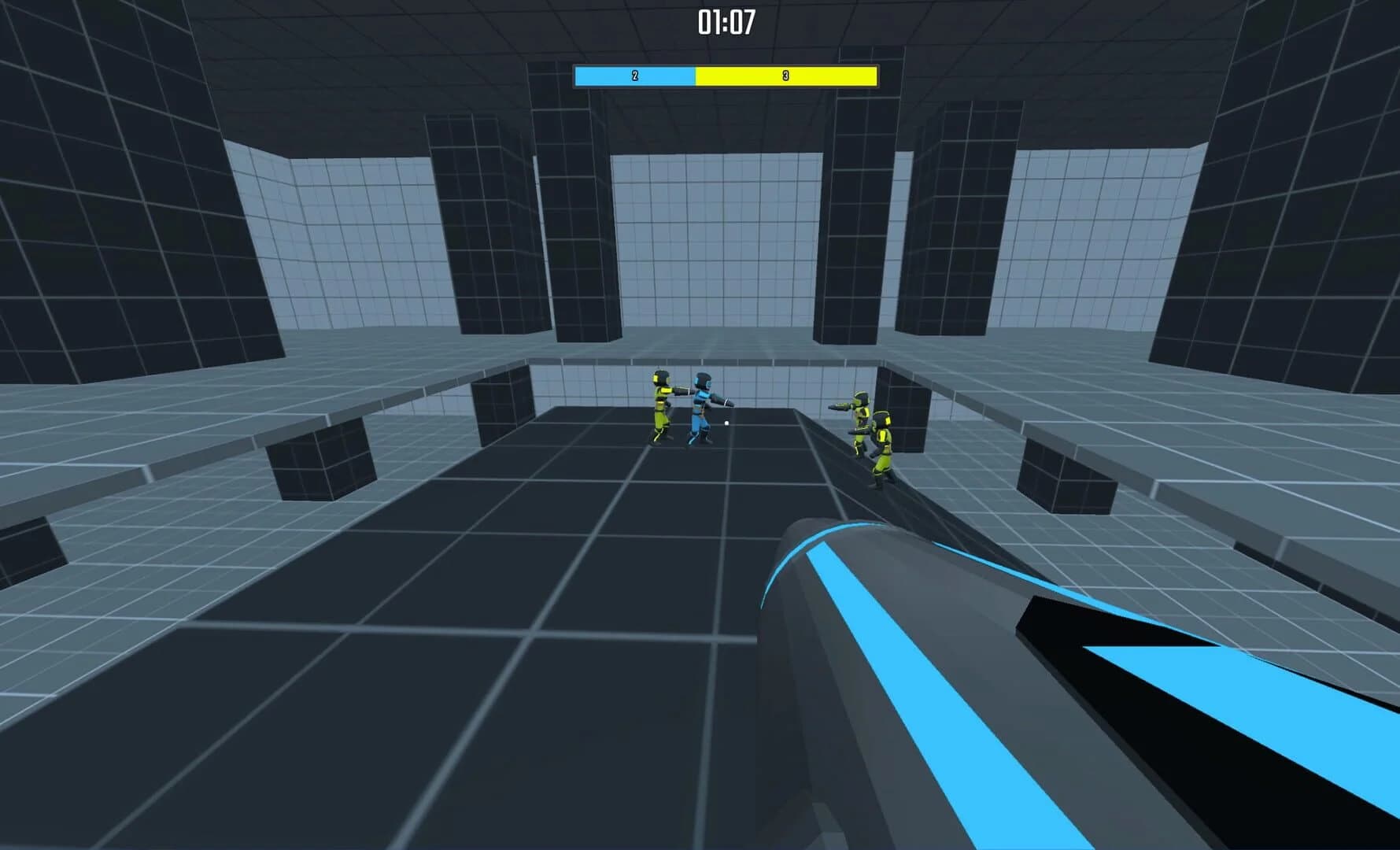This screenshot has height=850, width=1400.
Task: Click the tip of the equipped weapon
Action: (x=787, y=535)
